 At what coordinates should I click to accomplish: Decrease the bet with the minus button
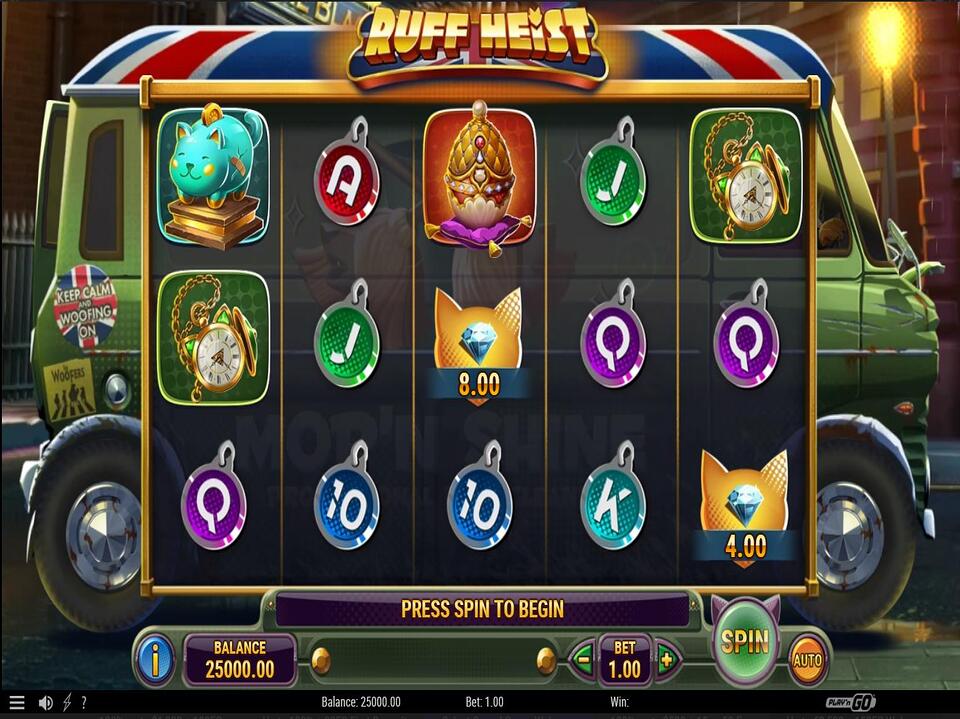(x=583, y=660)
